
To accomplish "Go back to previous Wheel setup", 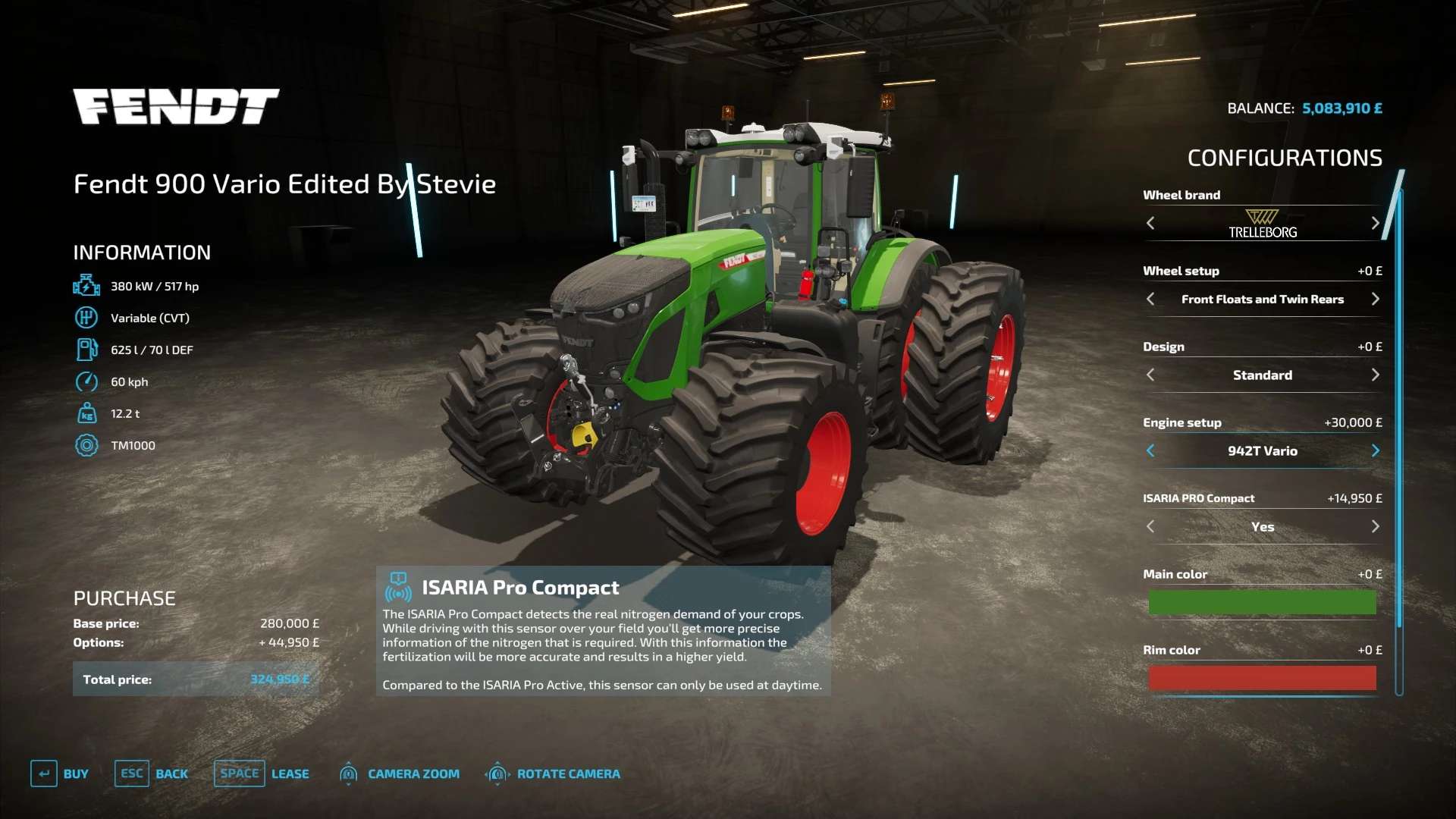I will tap(1150, 299).
